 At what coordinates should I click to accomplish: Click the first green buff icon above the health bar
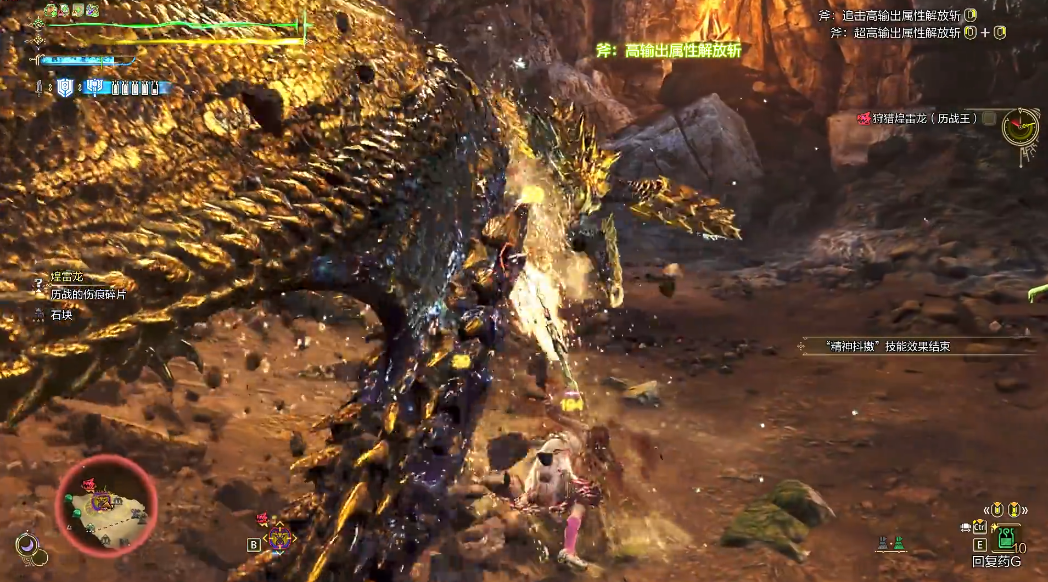pyautogui.click(x=49, y=11)
